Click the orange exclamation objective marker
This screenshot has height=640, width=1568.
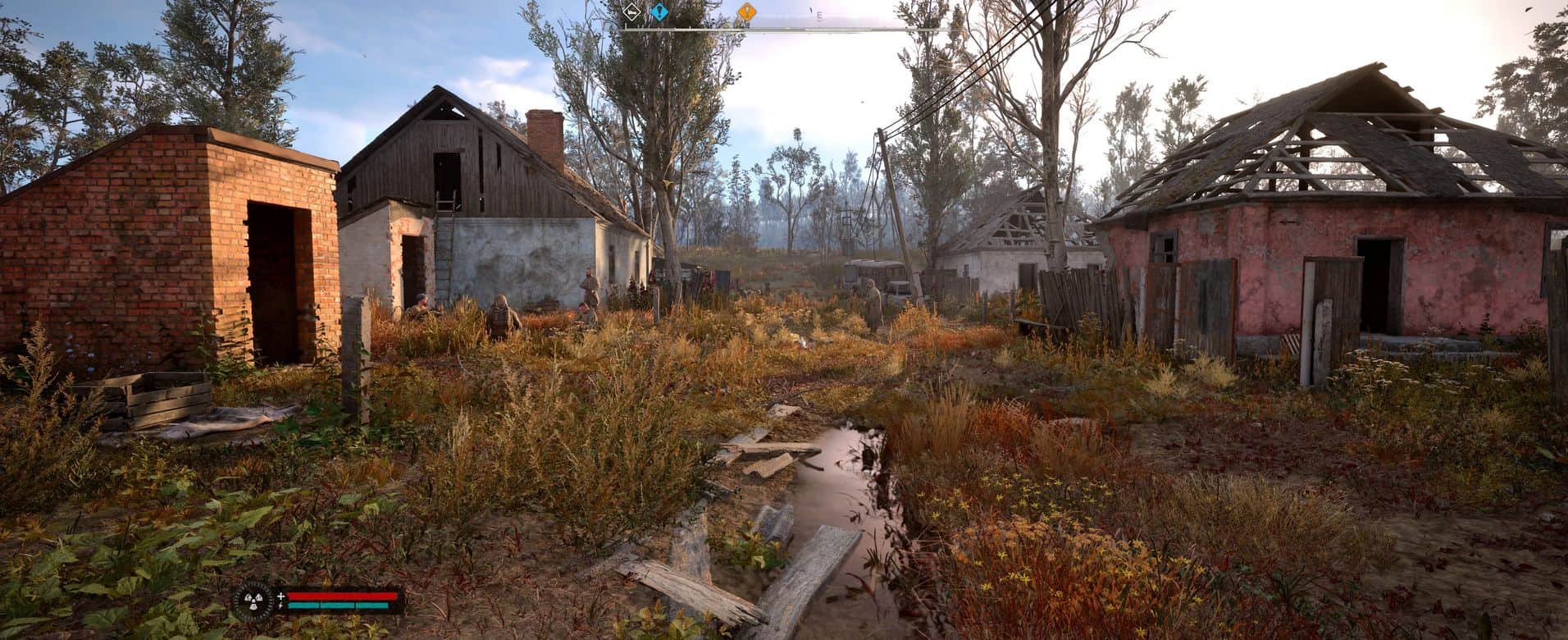745,11
